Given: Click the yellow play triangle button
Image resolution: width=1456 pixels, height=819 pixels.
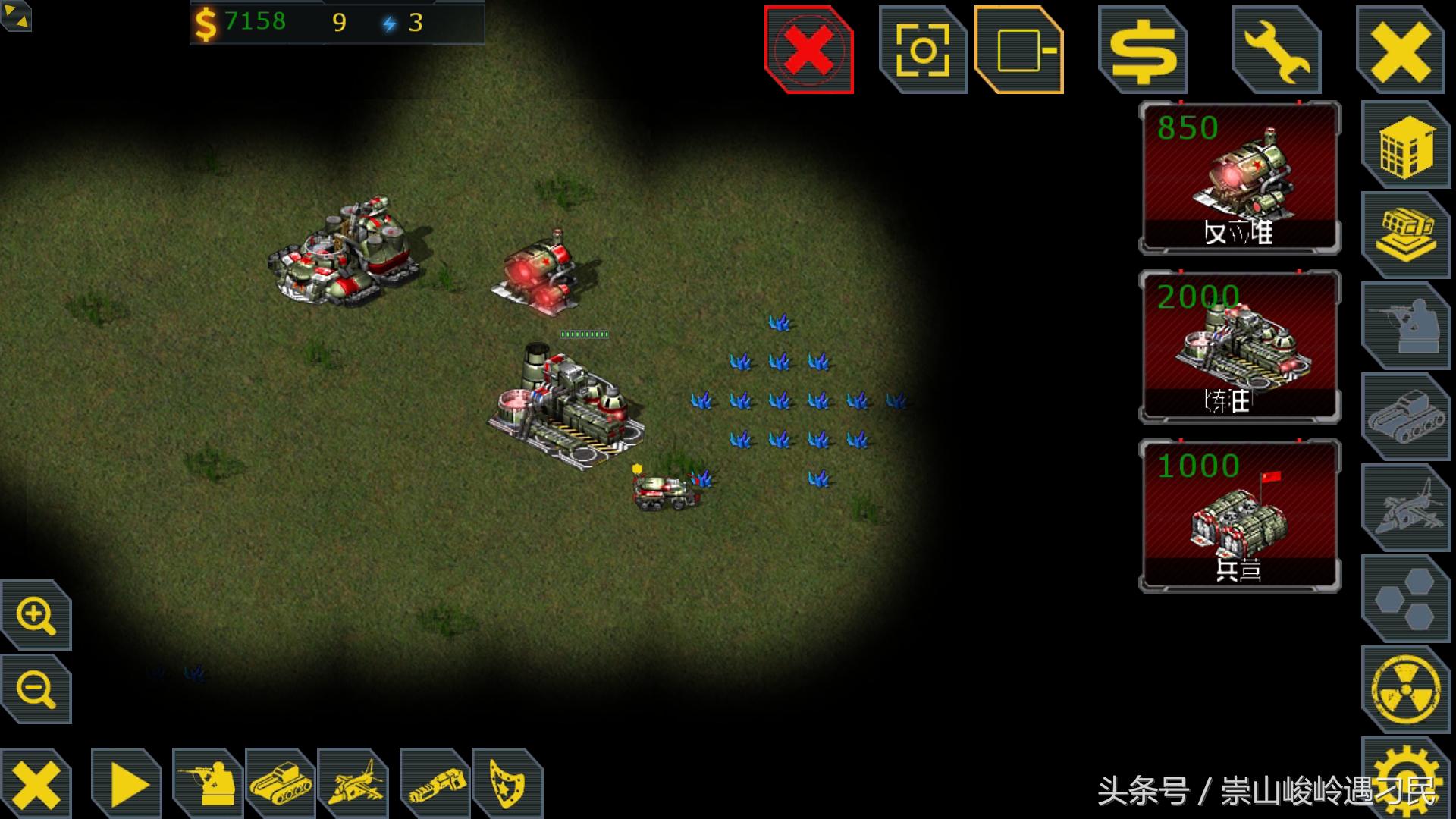Looking at the screenshot, I should (127, 784).
